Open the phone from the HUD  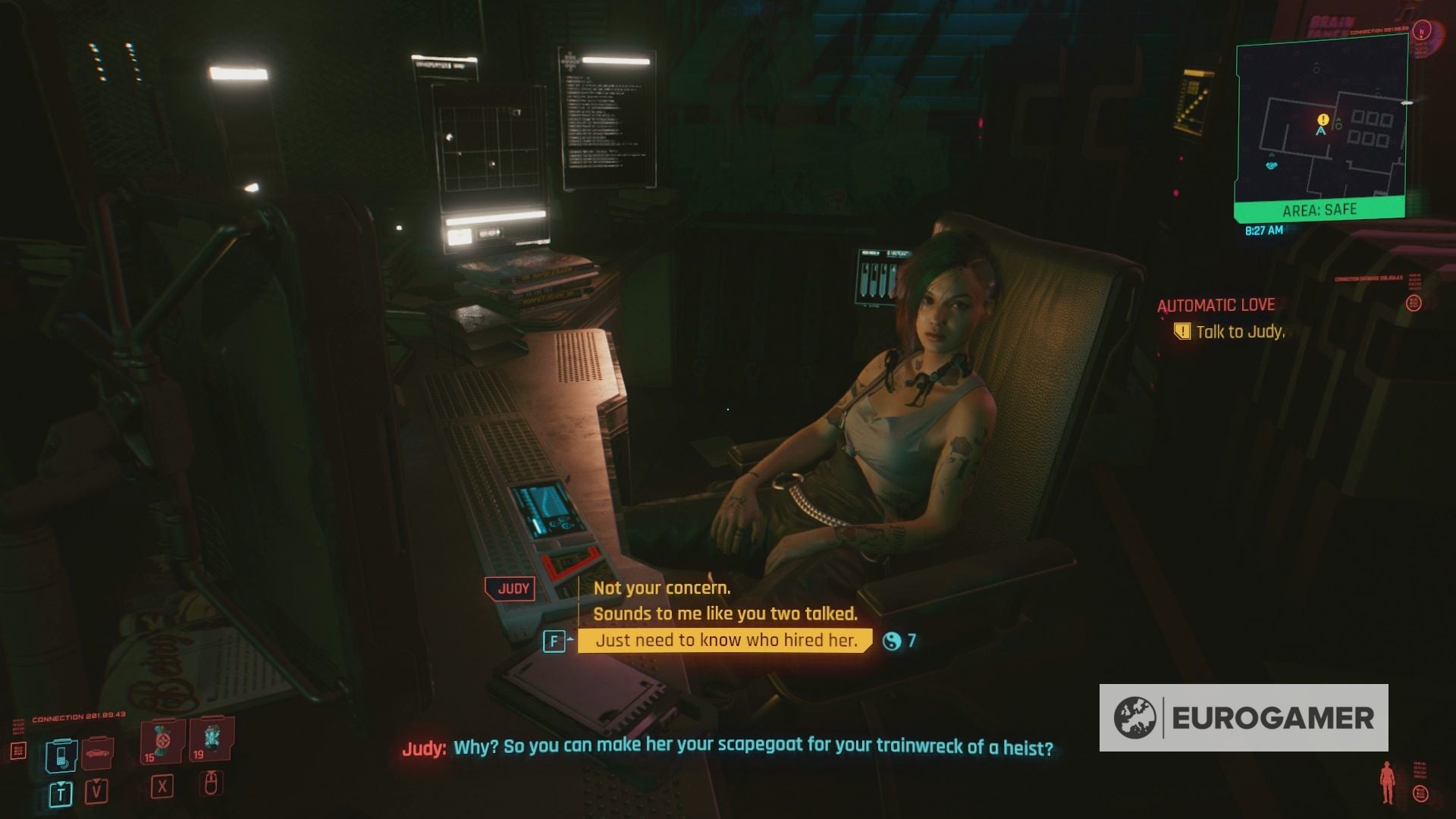pos(60,755)
